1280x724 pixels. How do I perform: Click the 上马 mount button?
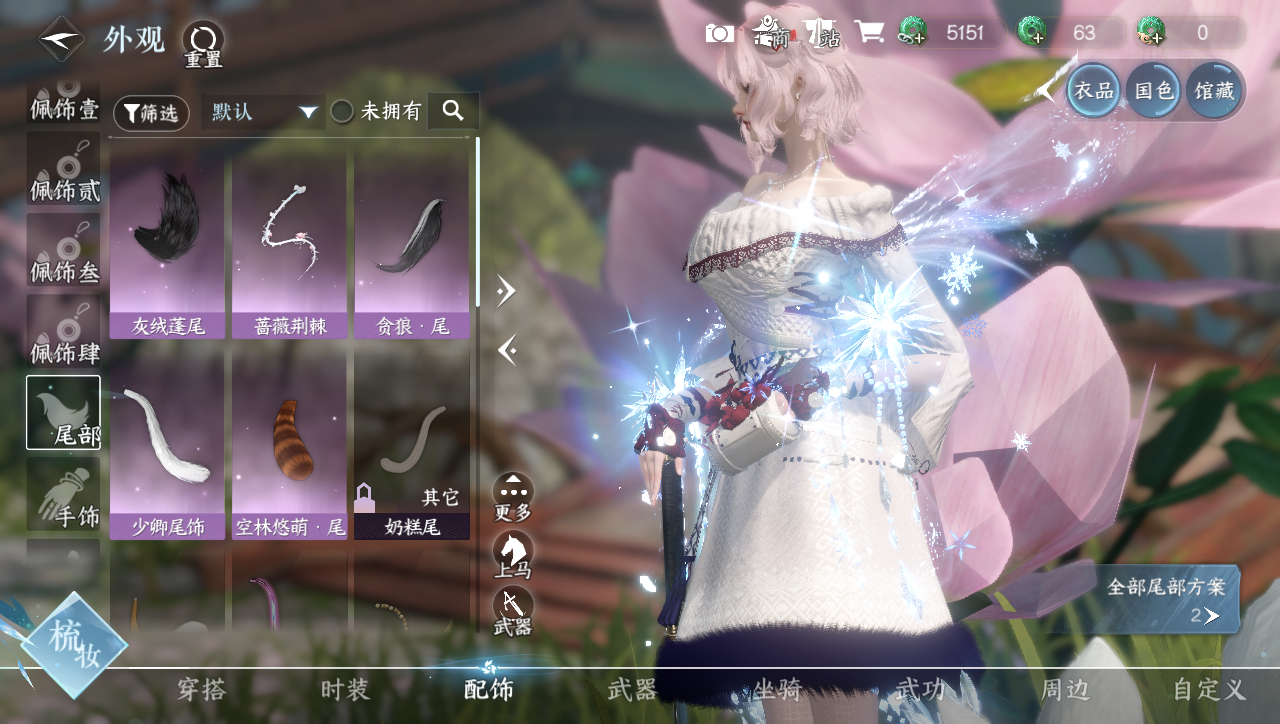click(x=513, y=555)
